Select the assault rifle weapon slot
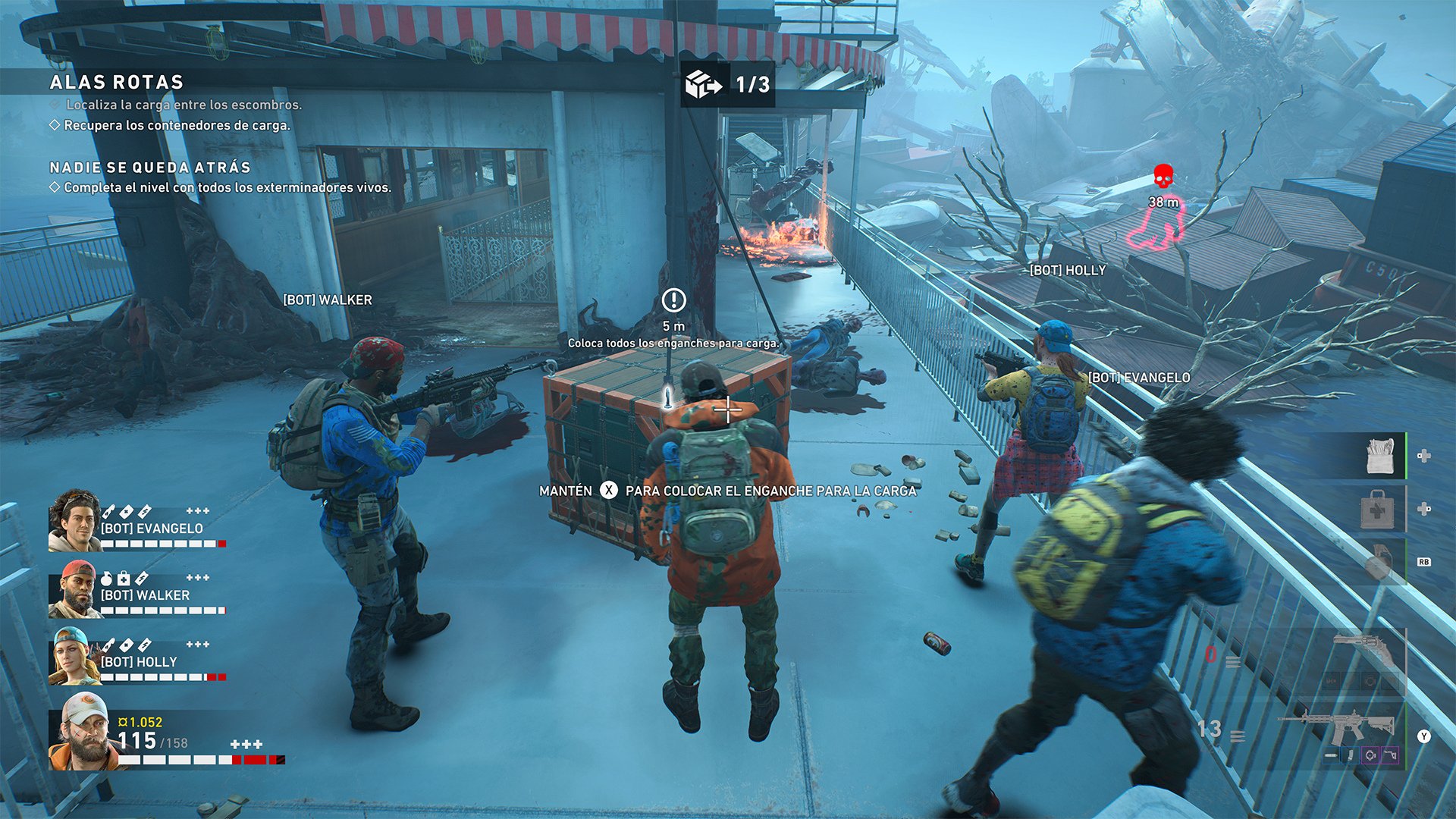The width and height of the screenshot is (1456, 819). coord(1338,726)
